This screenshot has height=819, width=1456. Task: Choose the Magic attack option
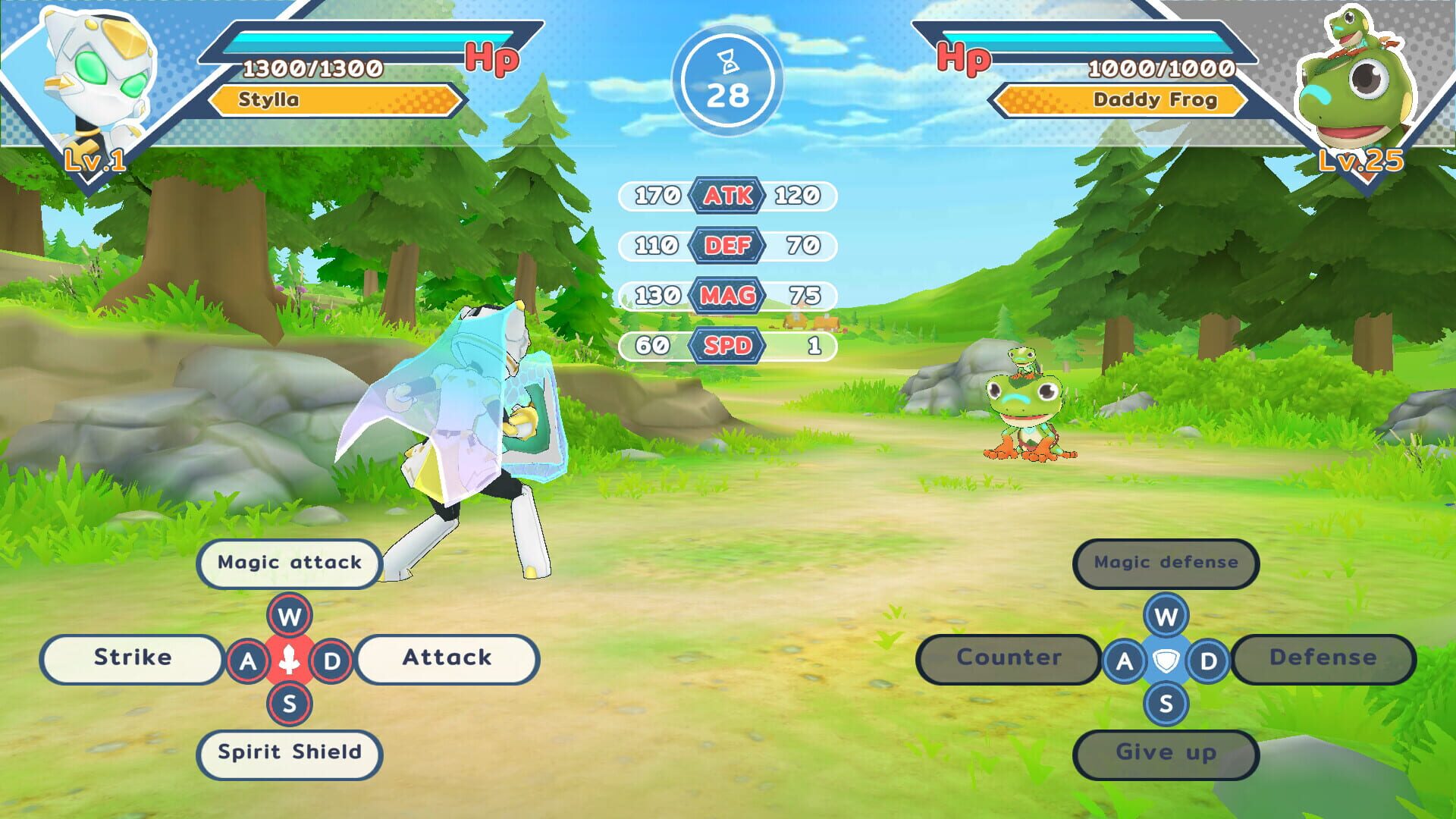coord(289,563)
